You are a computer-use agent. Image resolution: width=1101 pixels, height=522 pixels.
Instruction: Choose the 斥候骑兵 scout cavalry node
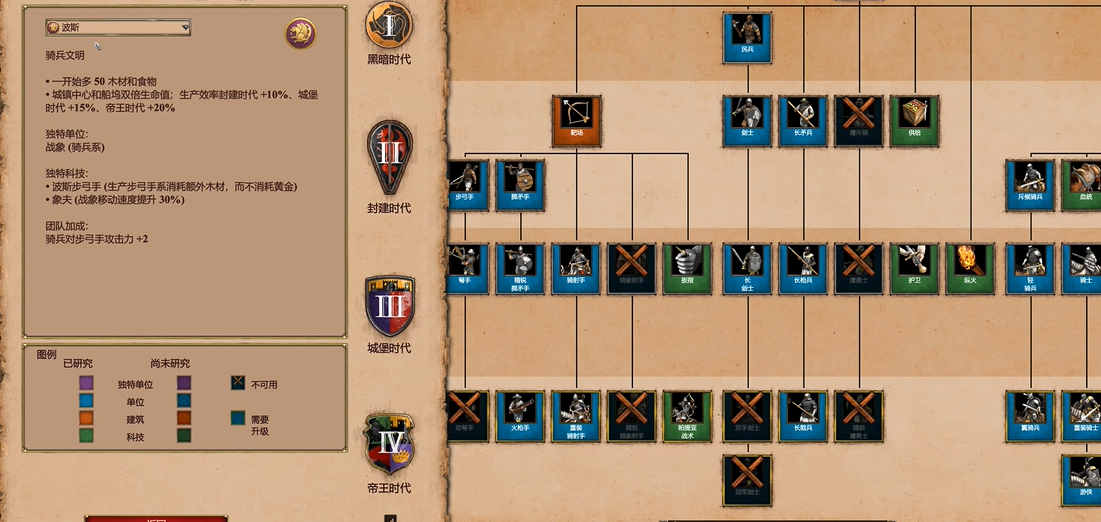point(1030,184)
